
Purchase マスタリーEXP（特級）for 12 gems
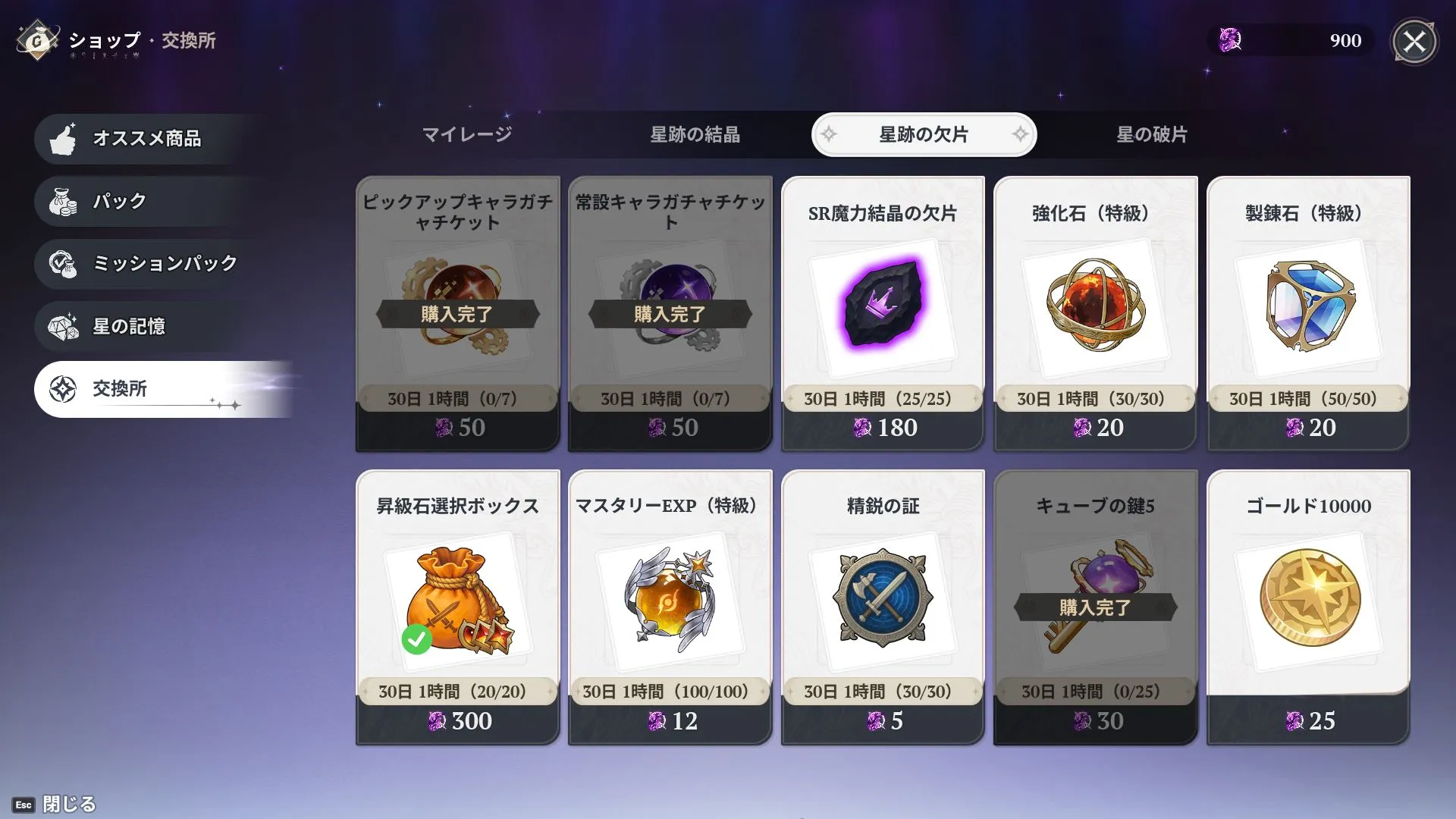click(670, 599)
